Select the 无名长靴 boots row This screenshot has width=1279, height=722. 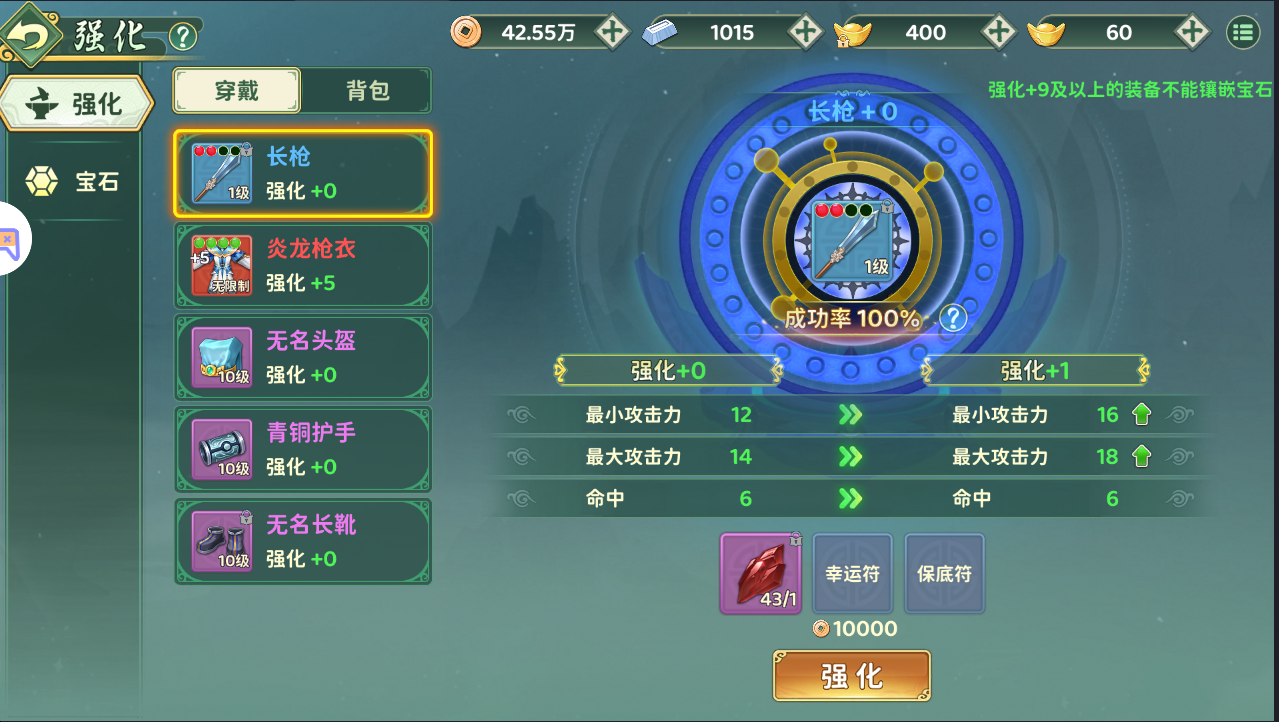coord(302,542)
